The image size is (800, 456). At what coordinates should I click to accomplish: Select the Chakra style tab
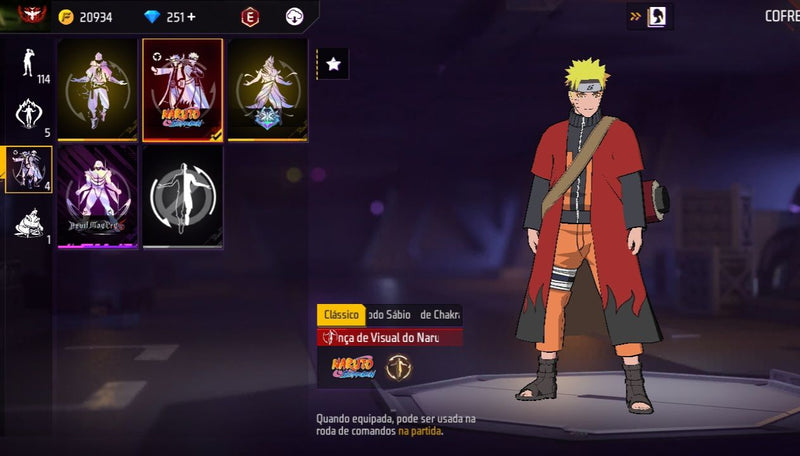tap(440, 315)
